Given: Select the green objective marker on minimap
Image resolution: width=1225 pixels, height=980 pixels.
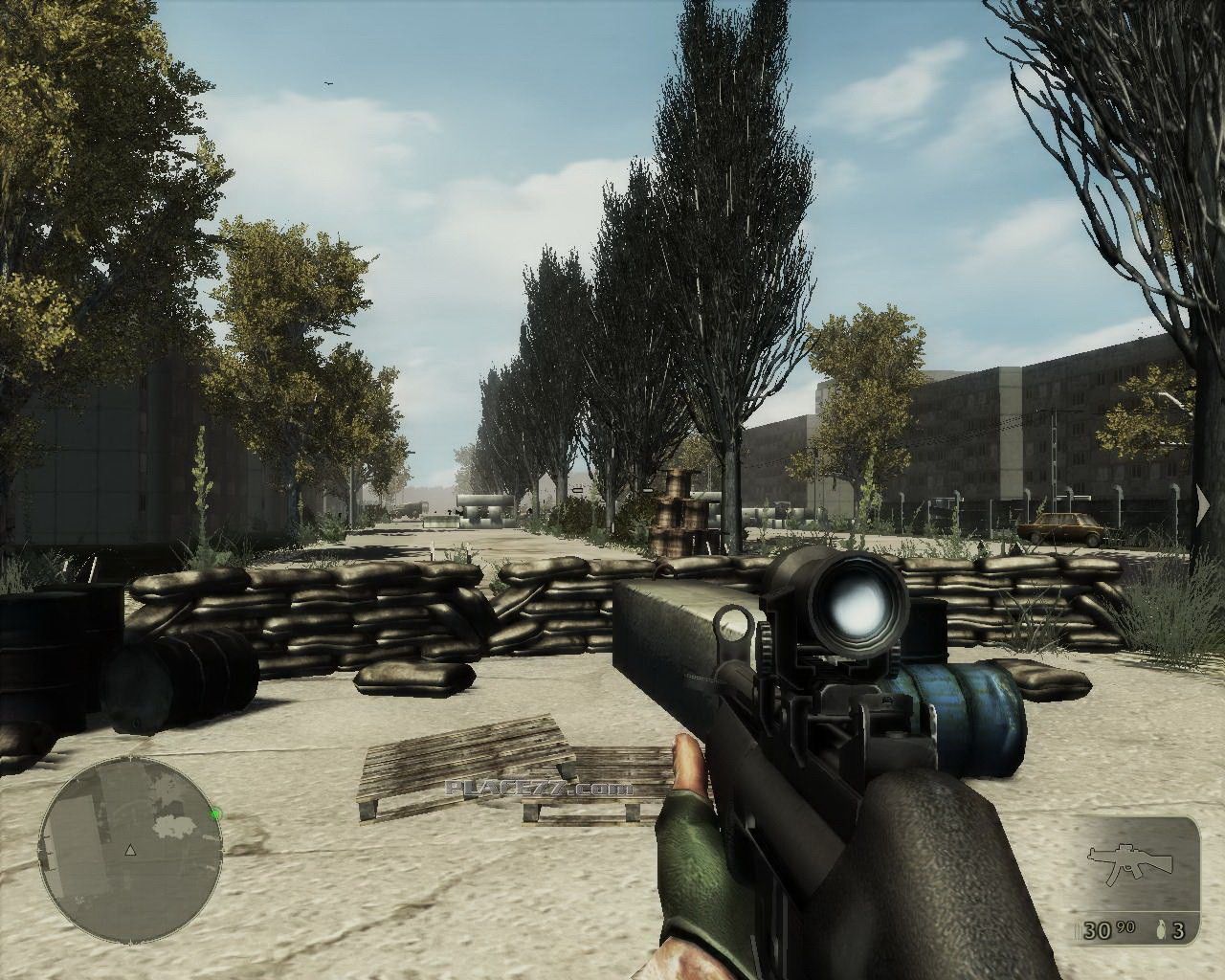Looking at the screenshot, I should pyautogui.click(x=216, y=814).
